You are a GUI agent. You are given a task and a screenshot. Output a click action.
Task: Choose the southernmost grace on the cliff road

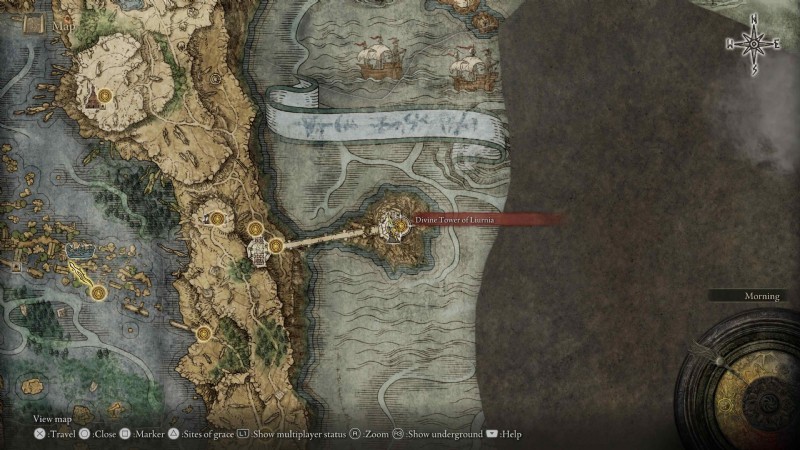pos(202,332)
